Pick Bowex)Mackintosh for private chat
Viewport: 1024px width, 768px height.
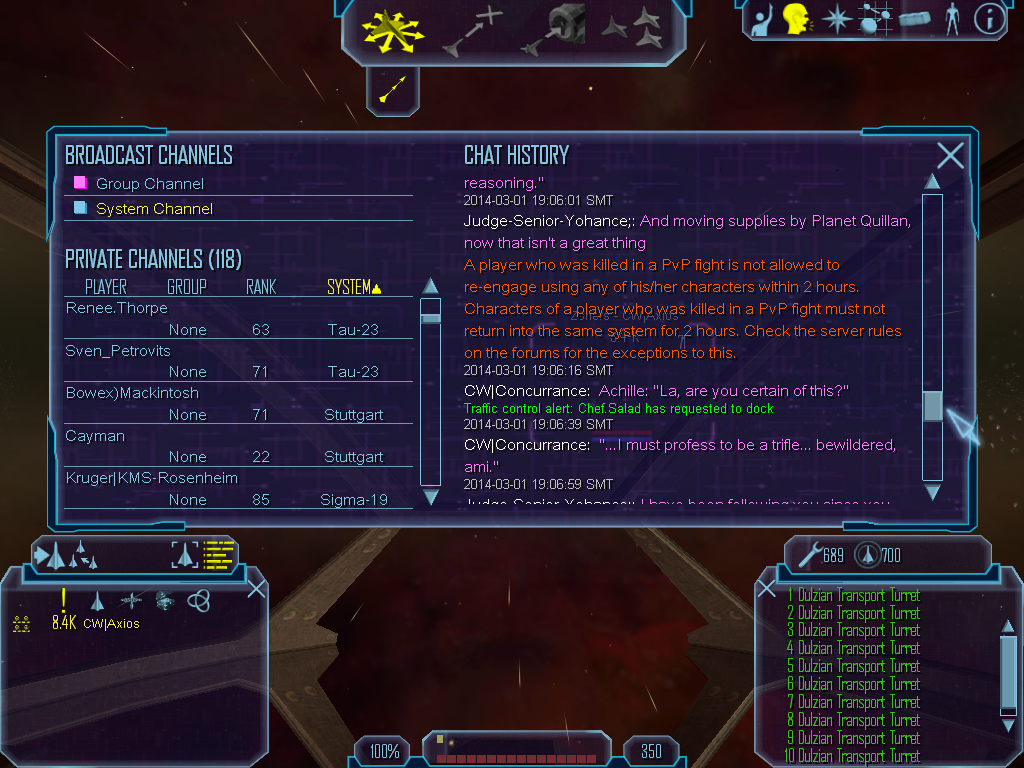pyautogui.click(x=132, y=393)
